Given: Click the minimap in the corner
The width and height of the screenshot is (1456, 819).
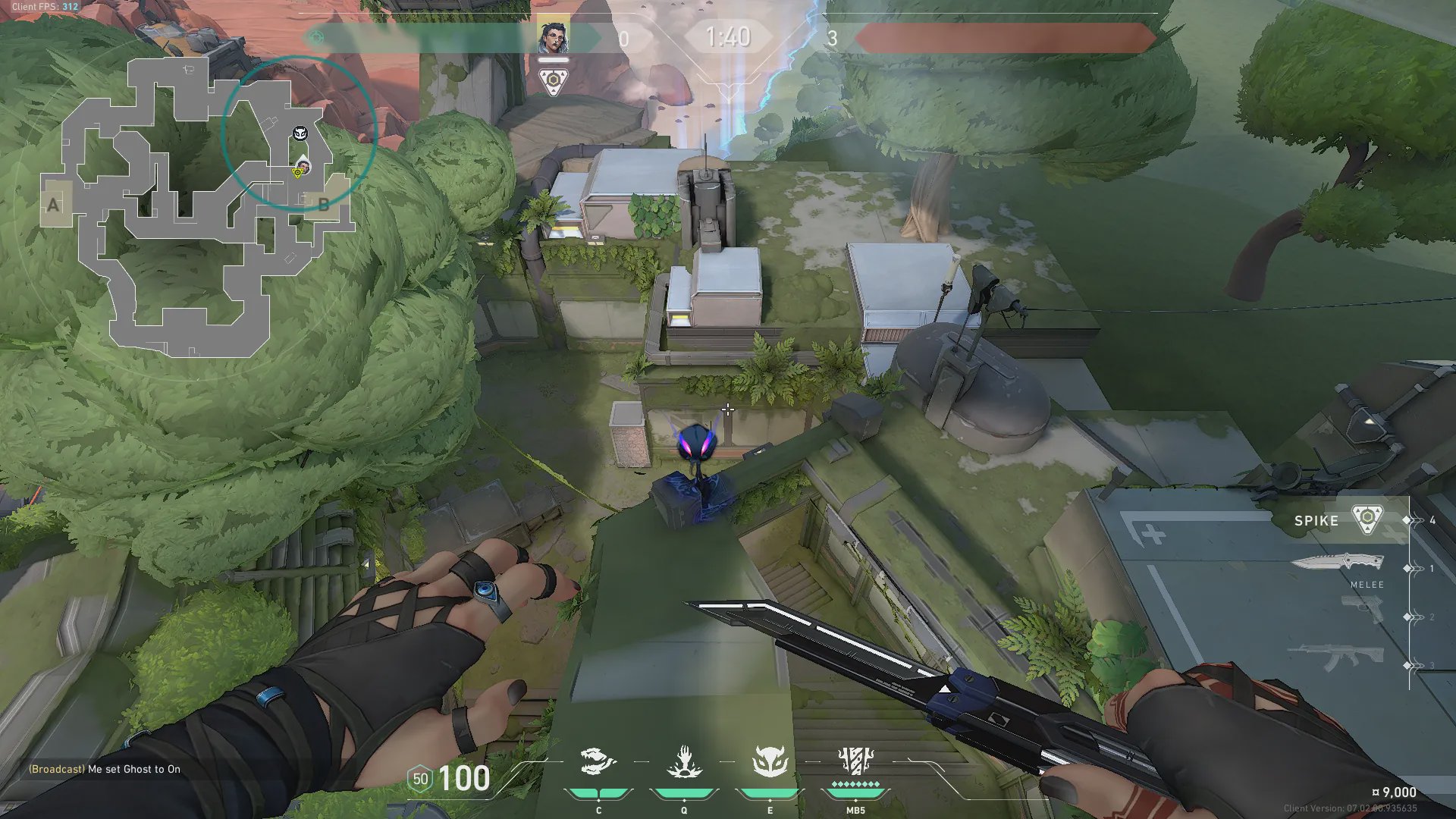Looking at the screenshot, I should coord(197,206).
